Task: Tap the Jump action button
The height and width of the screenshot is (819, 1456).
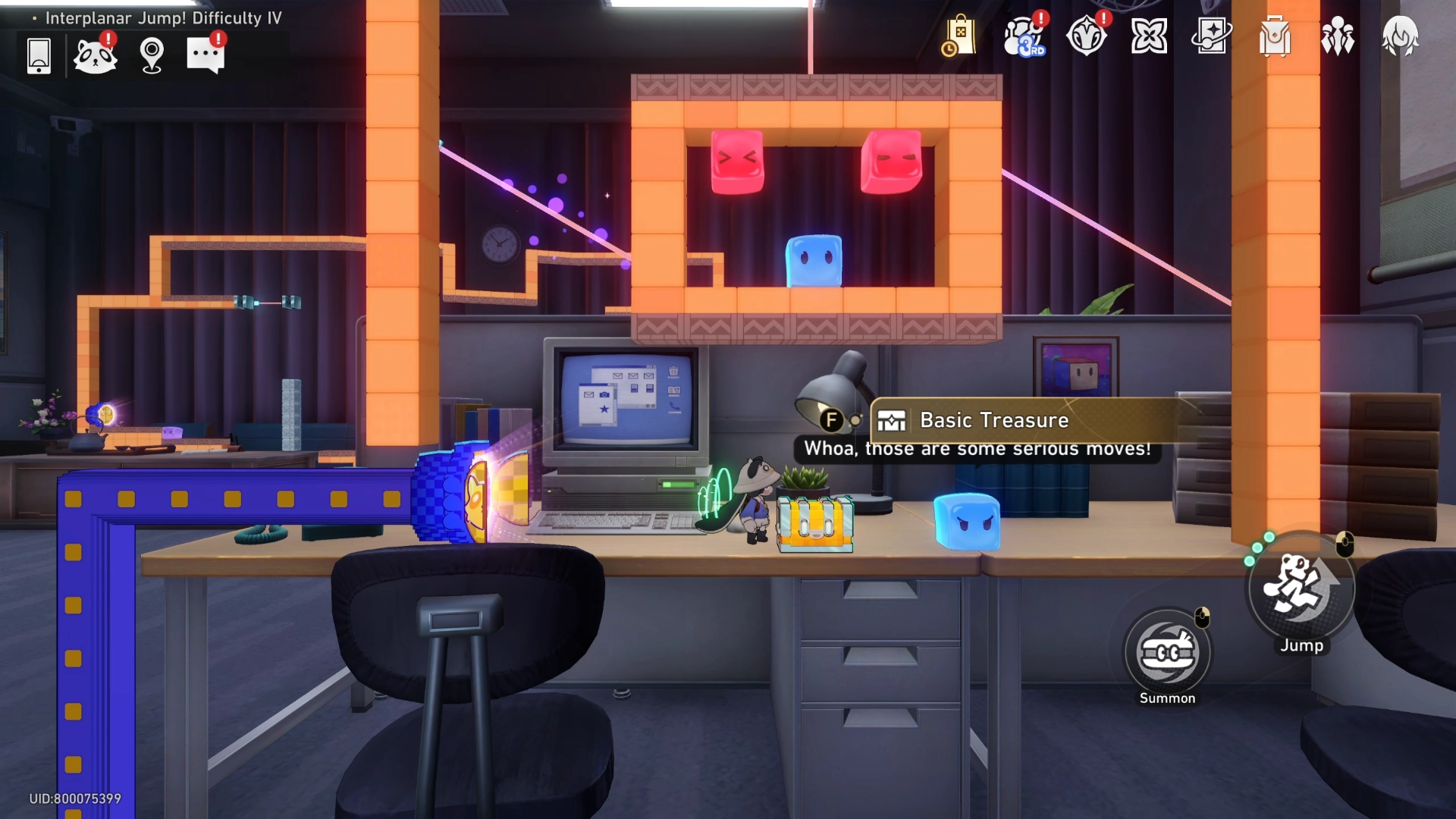Action: [x=1301, y=588]
